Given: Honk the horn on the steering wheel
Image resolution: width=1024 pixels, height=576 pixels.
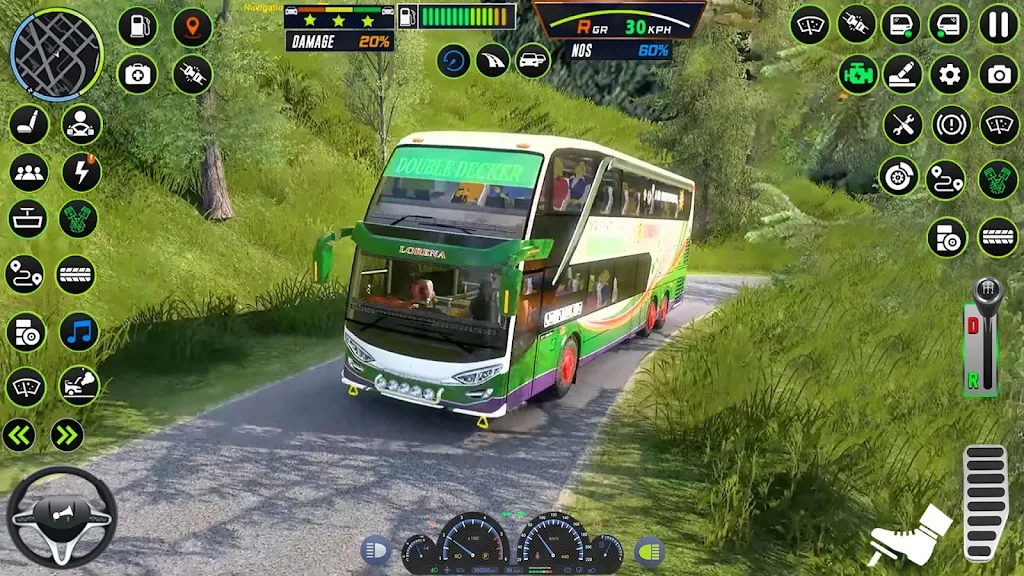Looking at the screenshot, I should click(x=62, y=516).
